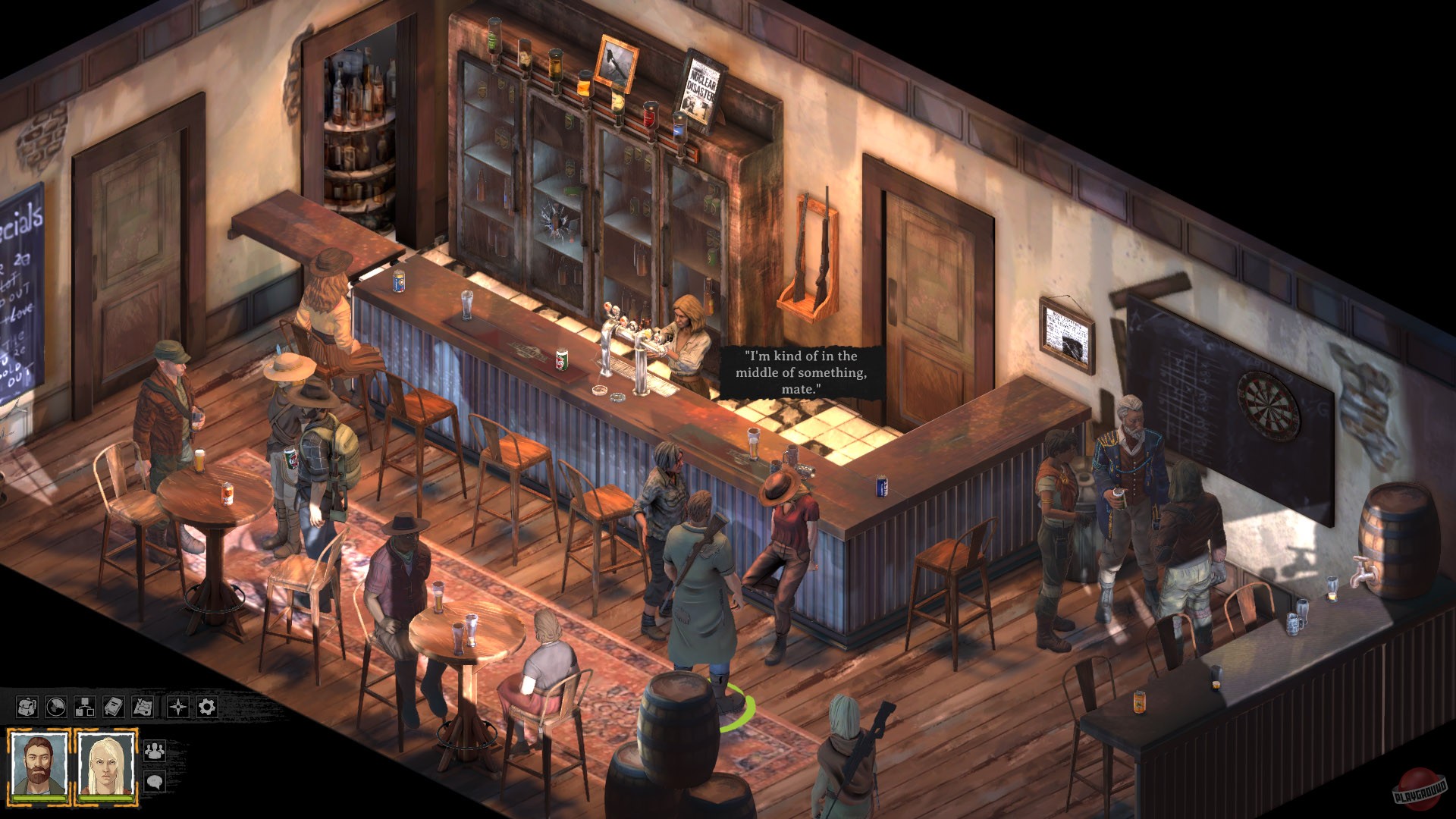The height and width of the screenshot is (819, 1456).
Task: Dismiss the bartender's dialogue bubble
Action: pyautogui.click(x=802, y=371)
